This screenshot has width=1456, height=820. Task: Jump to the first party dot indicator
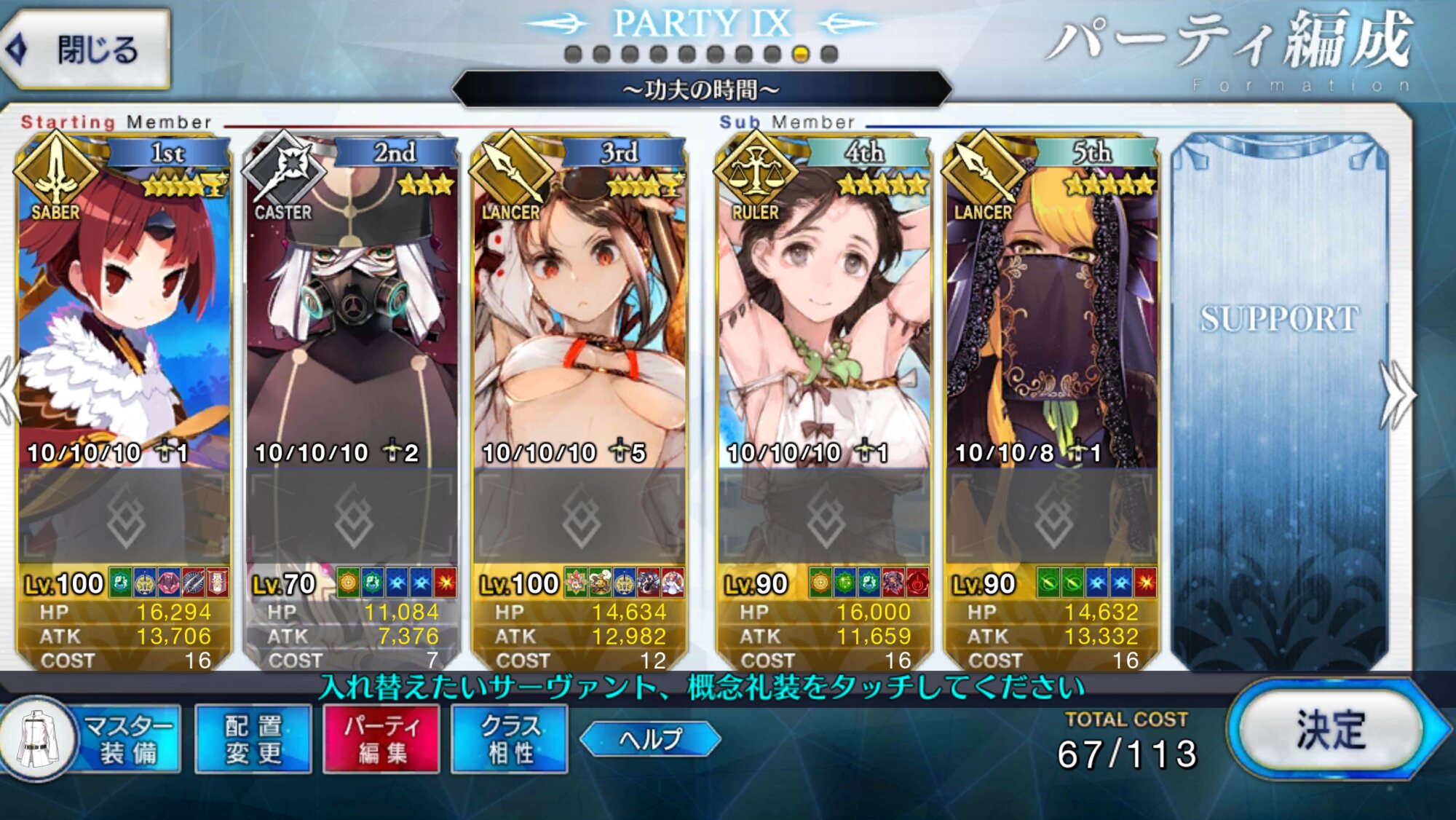pyautogui.click(x=573, y=55)
